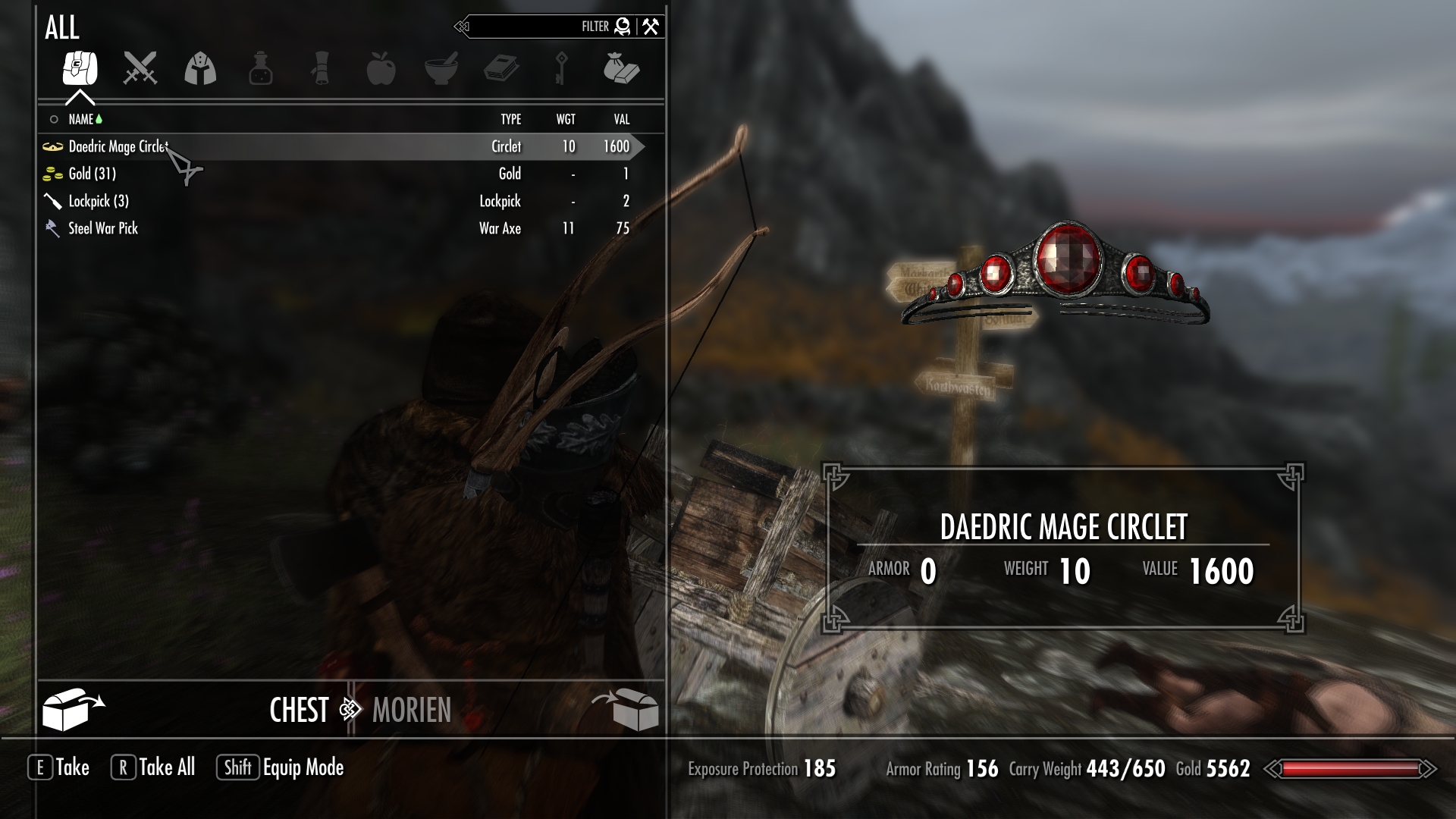This screenshot has height=819, width=1456.
Task: Show the Food apple category
Action: point(381,69)
